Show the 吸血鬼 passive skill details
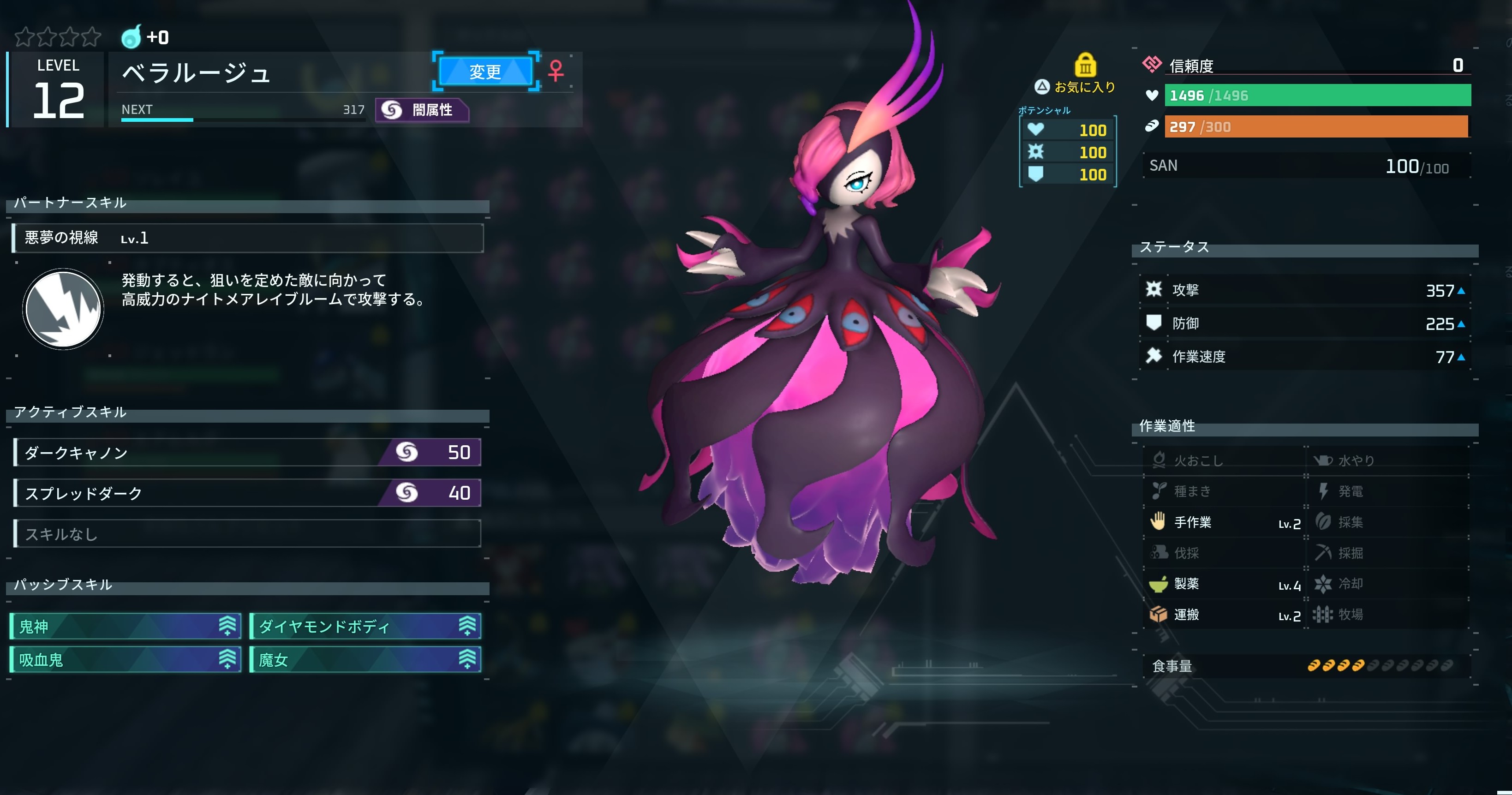This screenshot has width=1512, height=795. [126, 659]
